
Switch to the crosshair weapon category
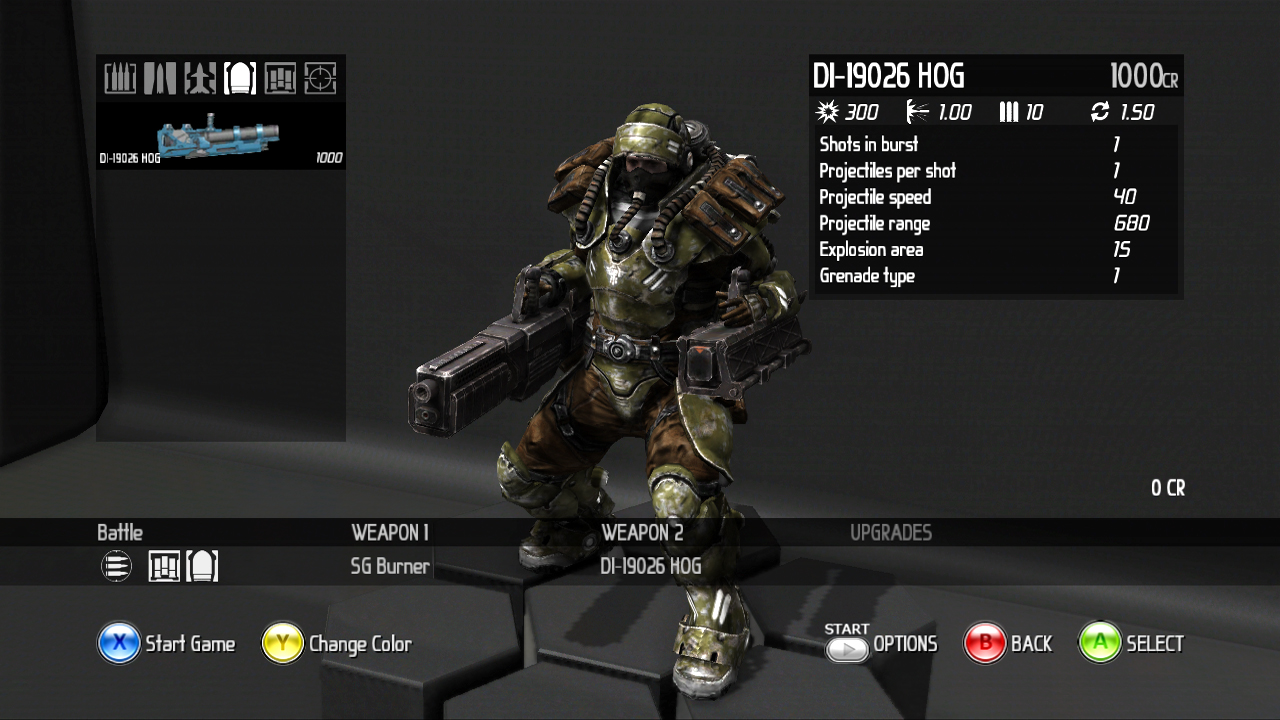point(320,78)
